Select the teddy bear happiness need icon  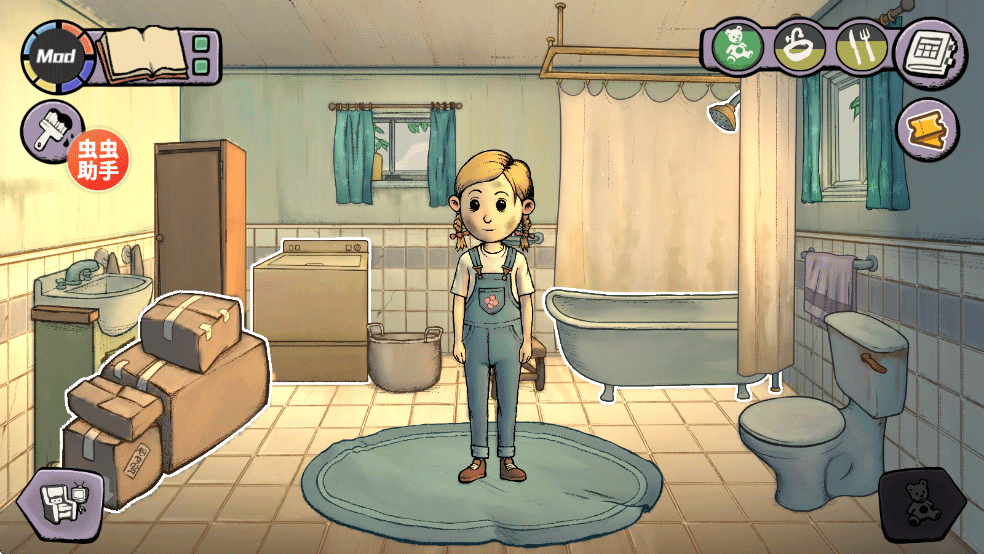click(x=737, y=45)
